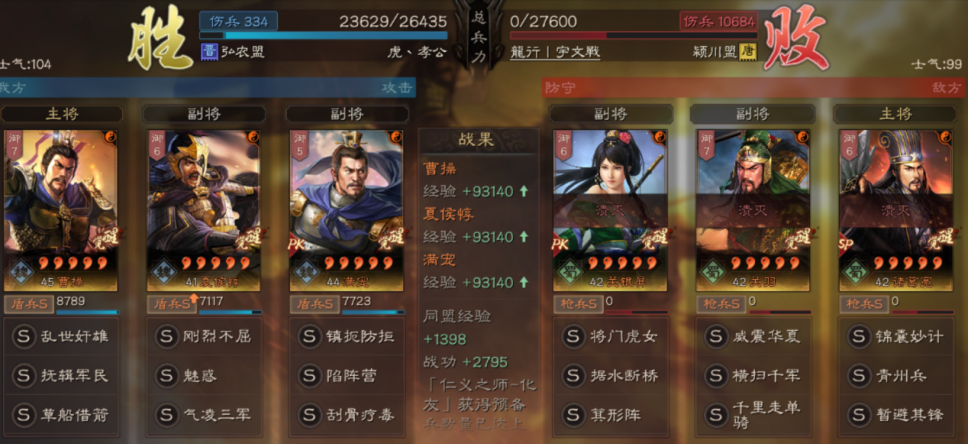View the 将门虎女 skill
This screenshot has height=444, width=969.
pyautogui.click(x=610, y=337)
